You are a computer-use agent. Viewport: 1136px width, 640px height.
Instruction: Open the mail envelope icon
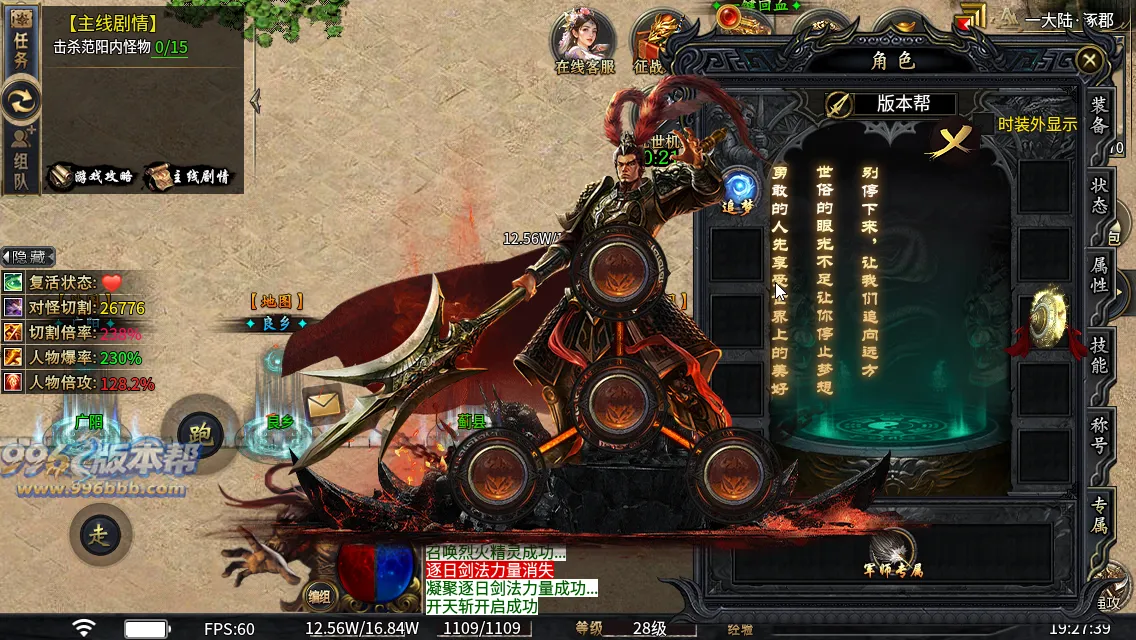[323, 404]
